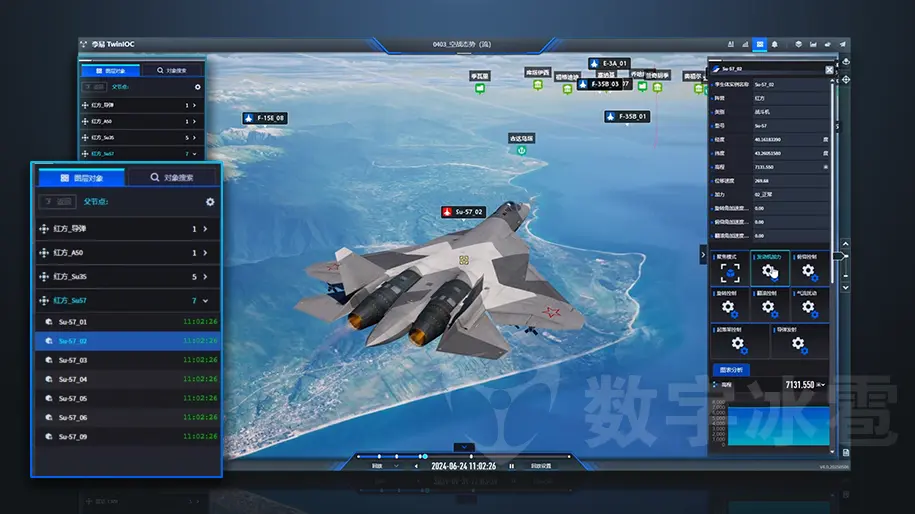Open layer panel gear settings
915x514 pixels.
210,202
